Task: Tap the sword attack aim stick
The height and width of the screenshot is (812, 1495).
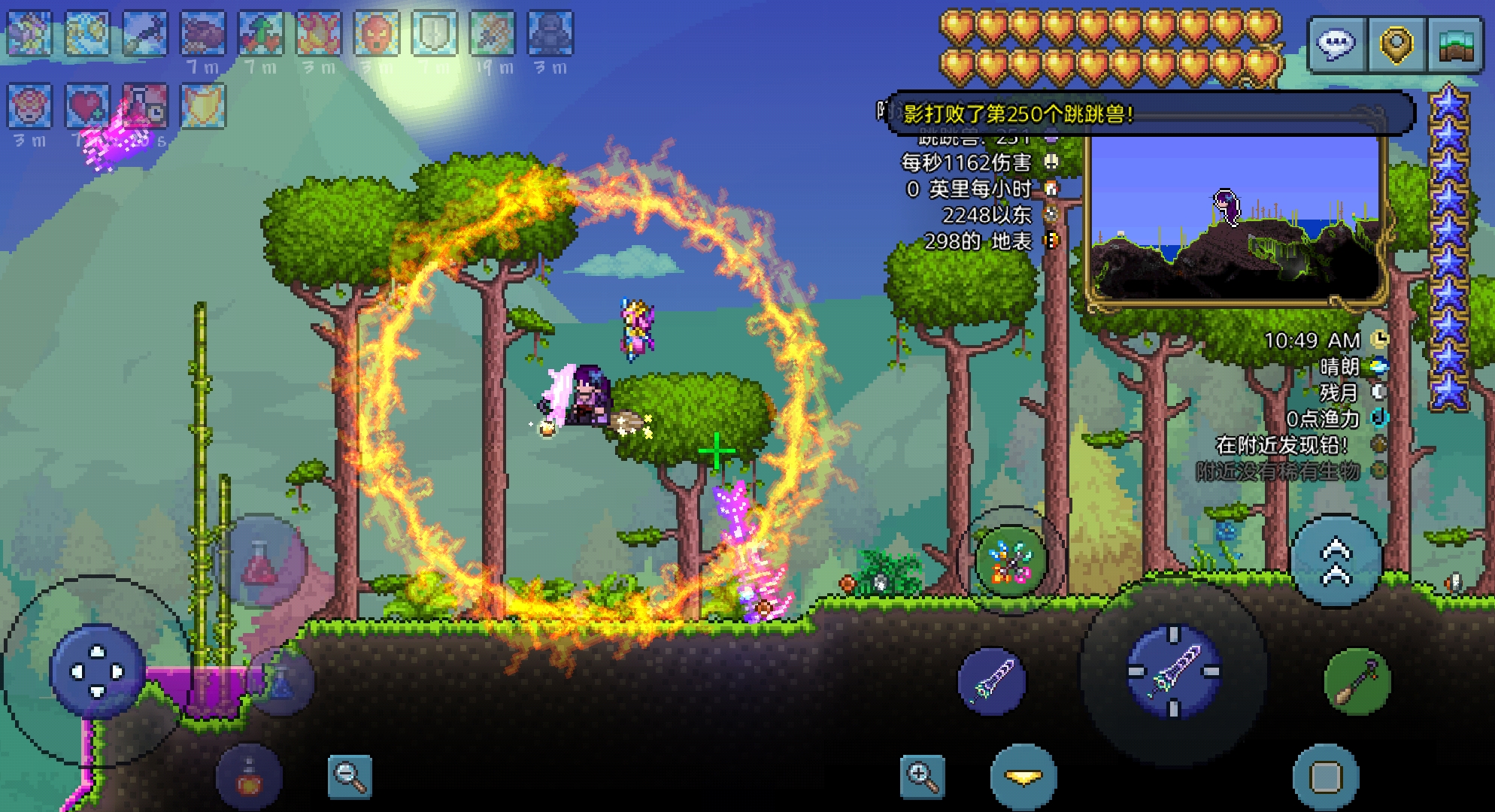Action: tap(1174, 671)
